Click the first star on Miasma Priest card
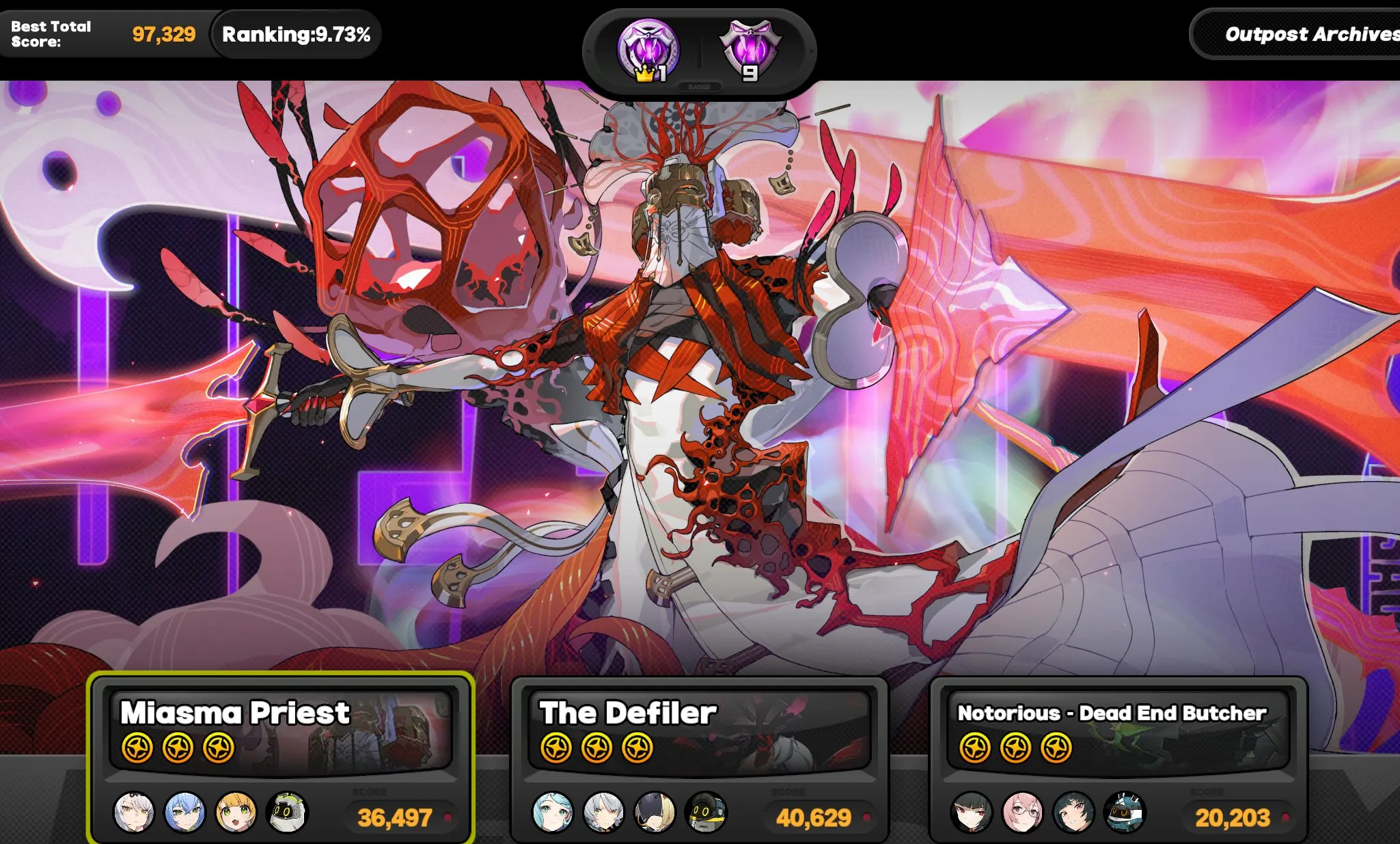Viewport: 1400px width, 844px height. (139, 747)
